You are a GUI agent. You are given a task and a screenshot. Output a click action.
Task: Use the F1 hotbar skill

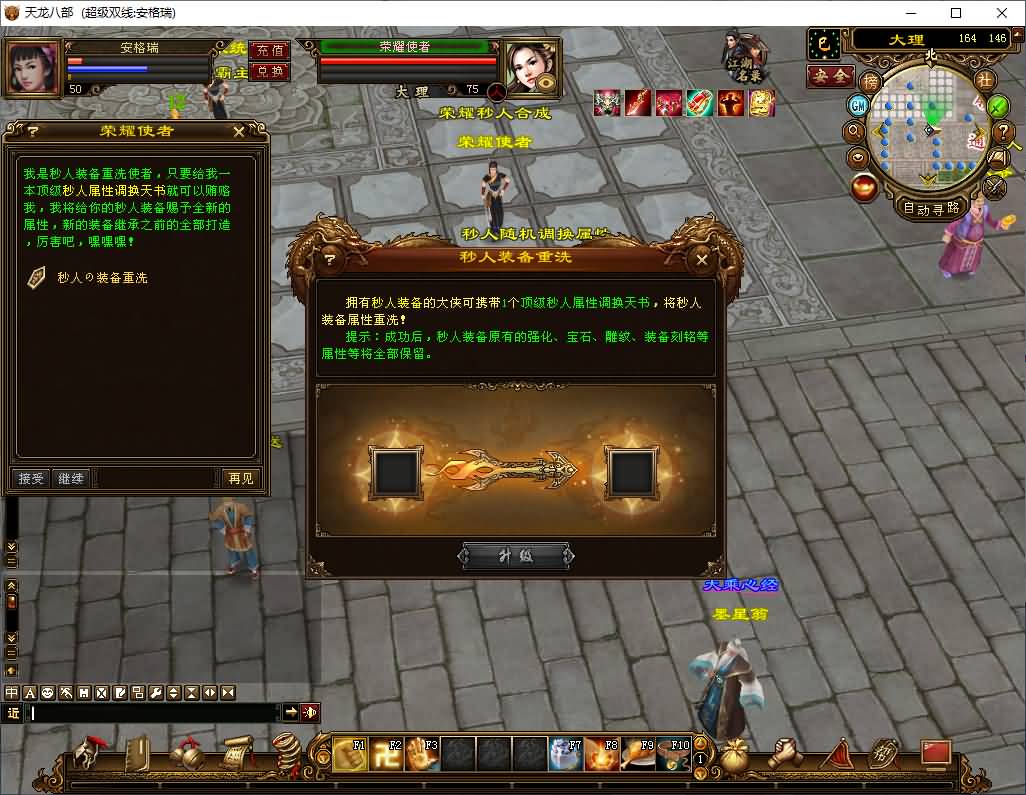[x=350, y=753]
